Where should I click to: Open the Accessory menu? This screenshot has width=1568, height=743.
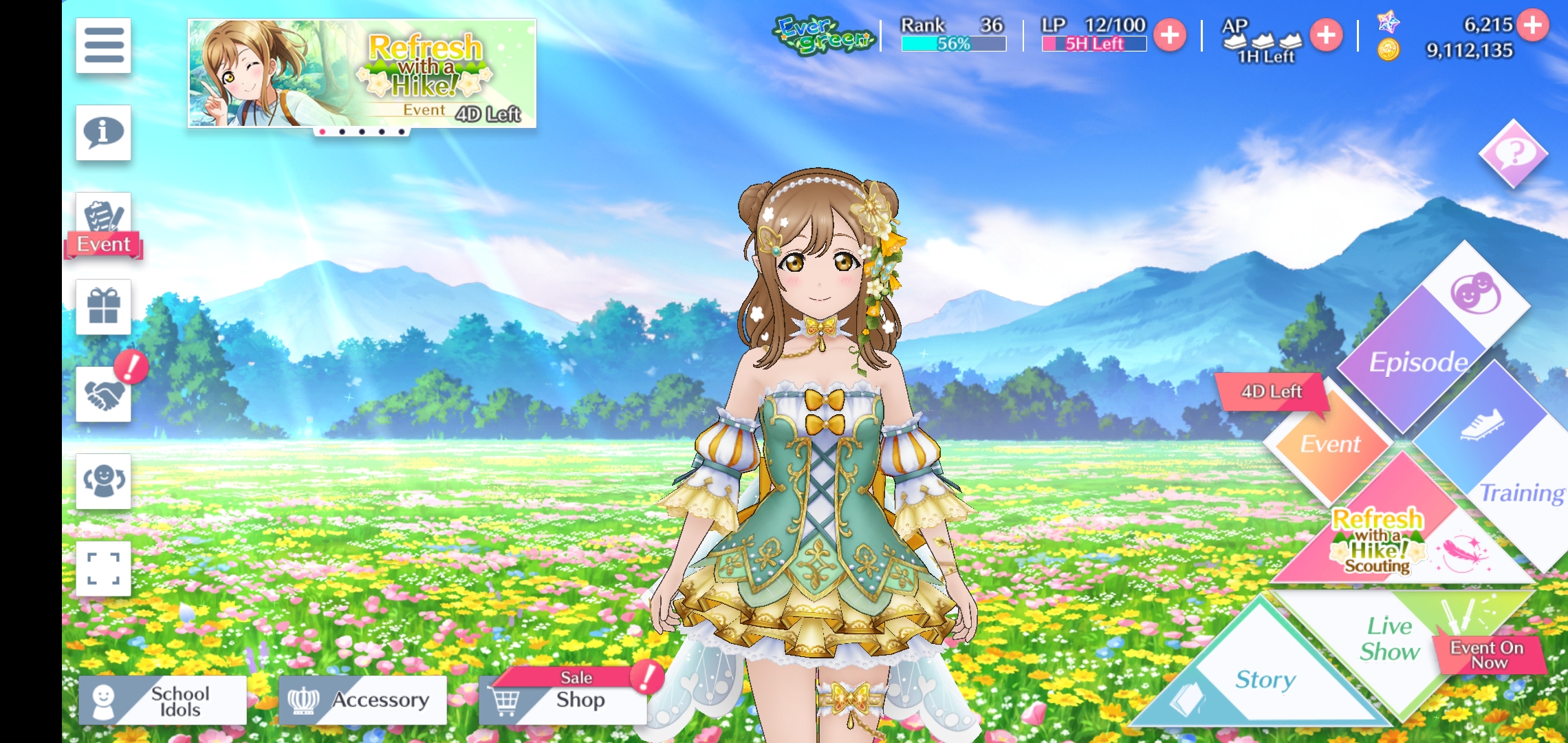click(362, 700)
